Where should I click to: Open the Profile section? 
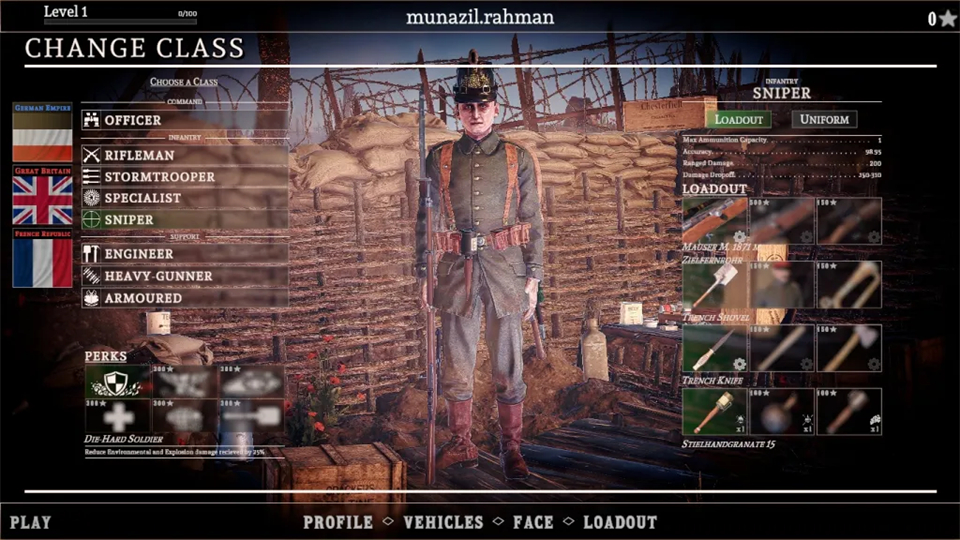(x=338, y=522)
